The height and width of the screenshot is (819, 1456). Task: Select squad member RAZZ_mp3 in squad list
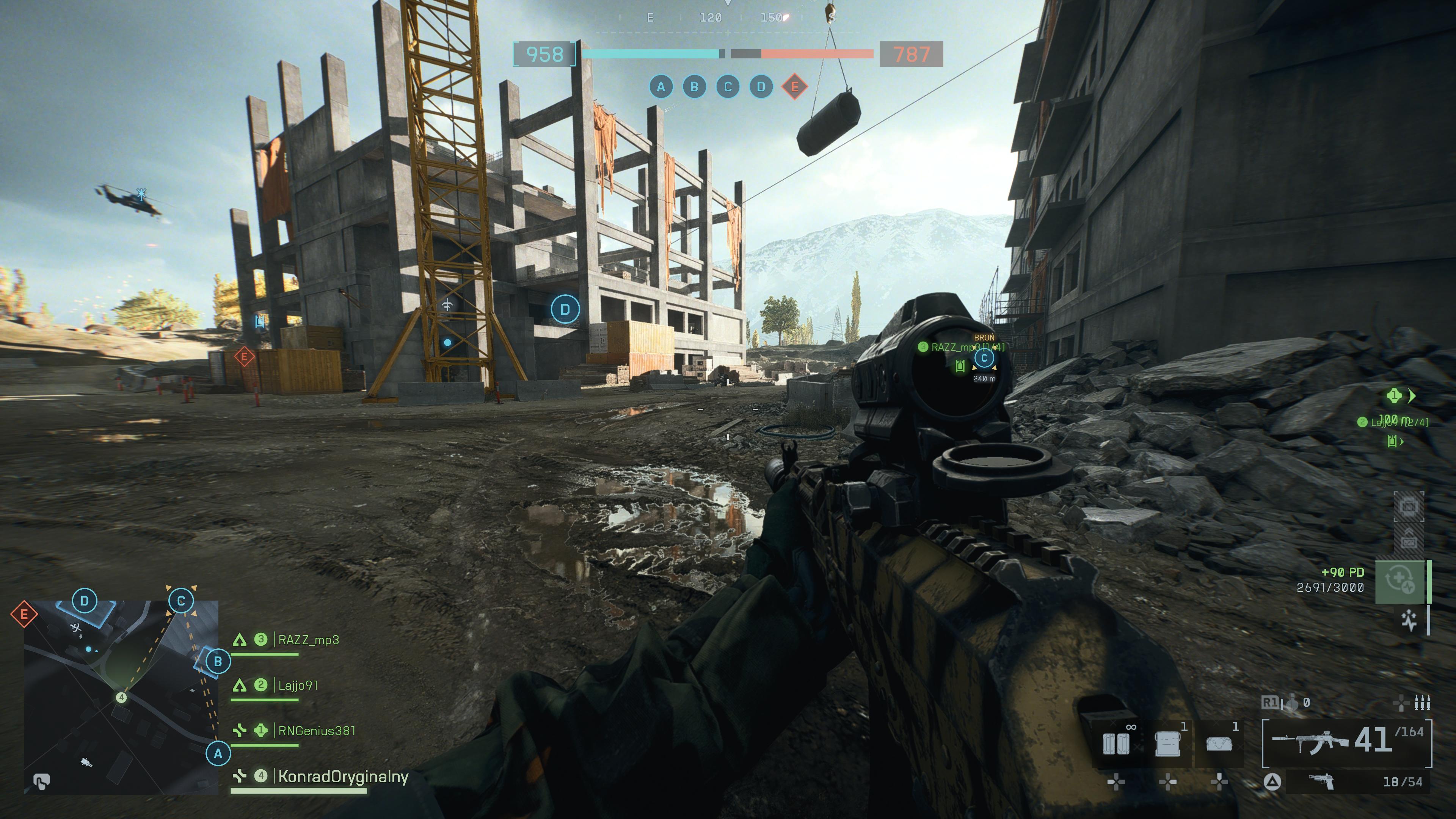coord(308,640)
